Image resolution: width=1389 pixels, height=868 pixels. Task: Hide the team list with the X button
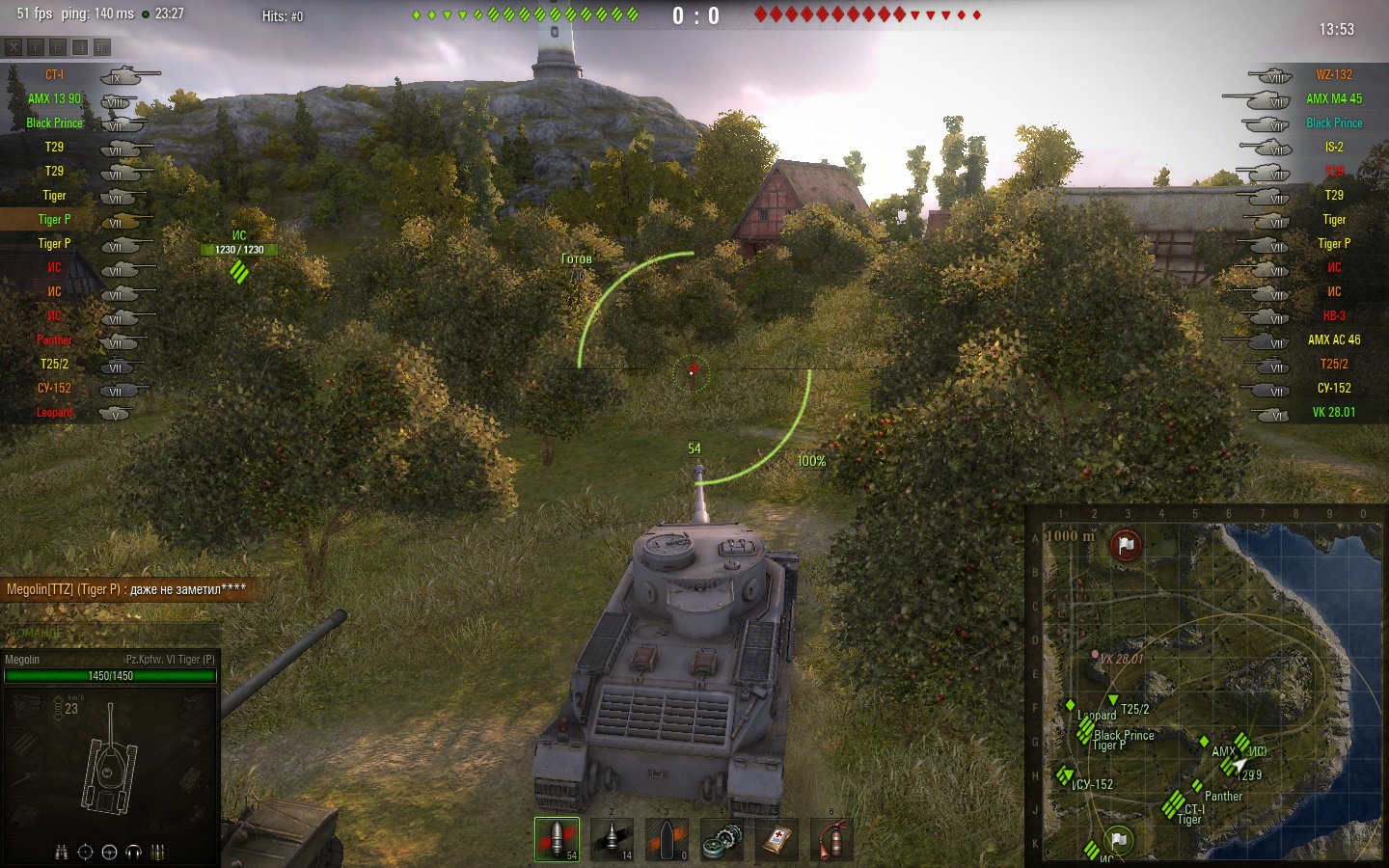pyautogui.click(x=14, y=46)
